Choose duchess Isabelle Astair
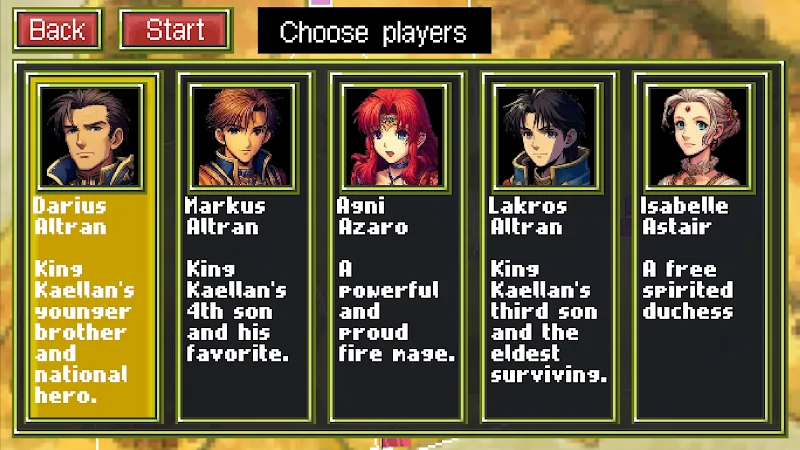This screenshot has width=800, height=450. pyautogui.click(x=700, y=245)
